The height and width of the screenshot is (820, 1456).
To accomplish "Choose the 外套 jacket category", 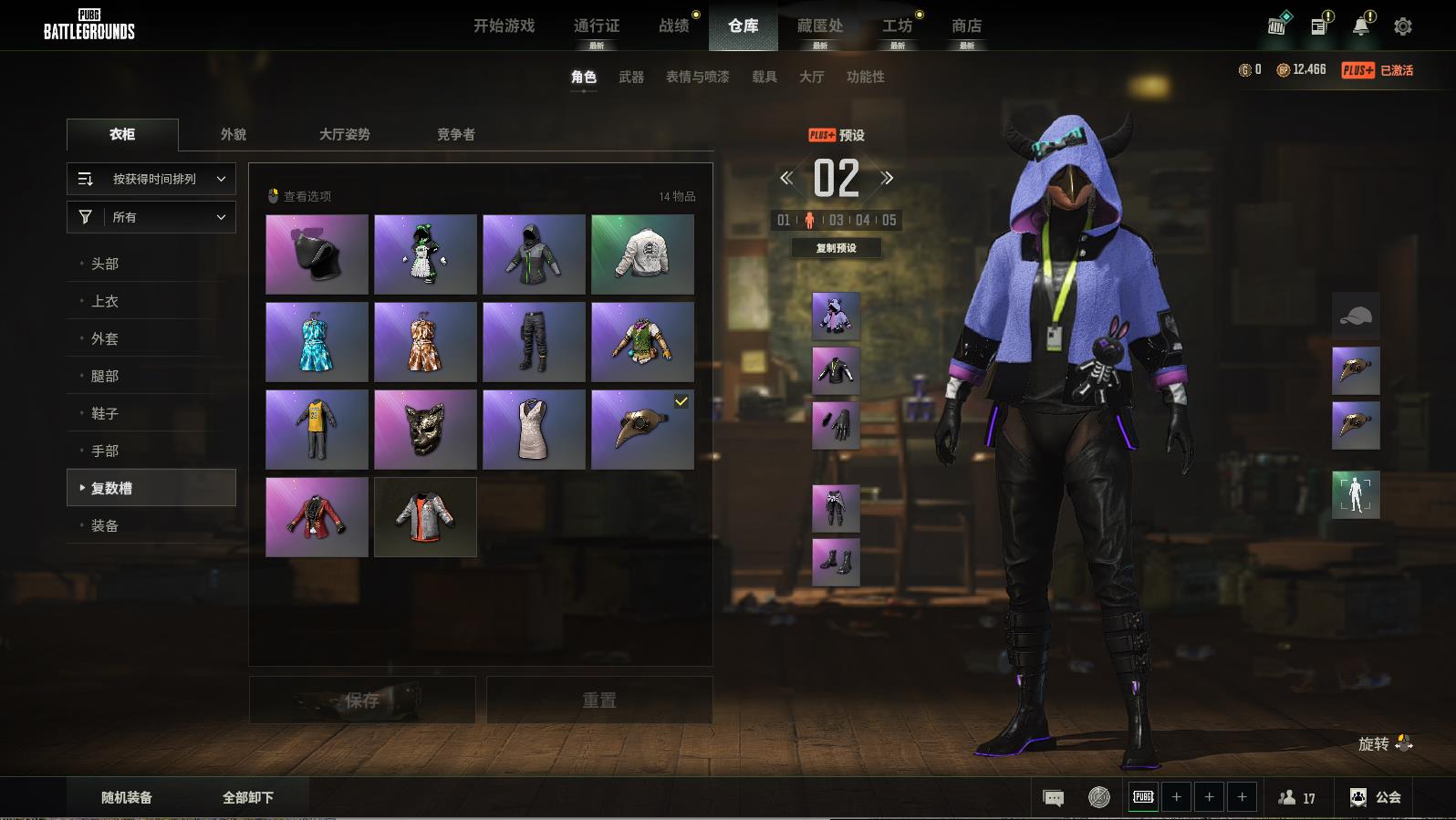I will [105, 338].
